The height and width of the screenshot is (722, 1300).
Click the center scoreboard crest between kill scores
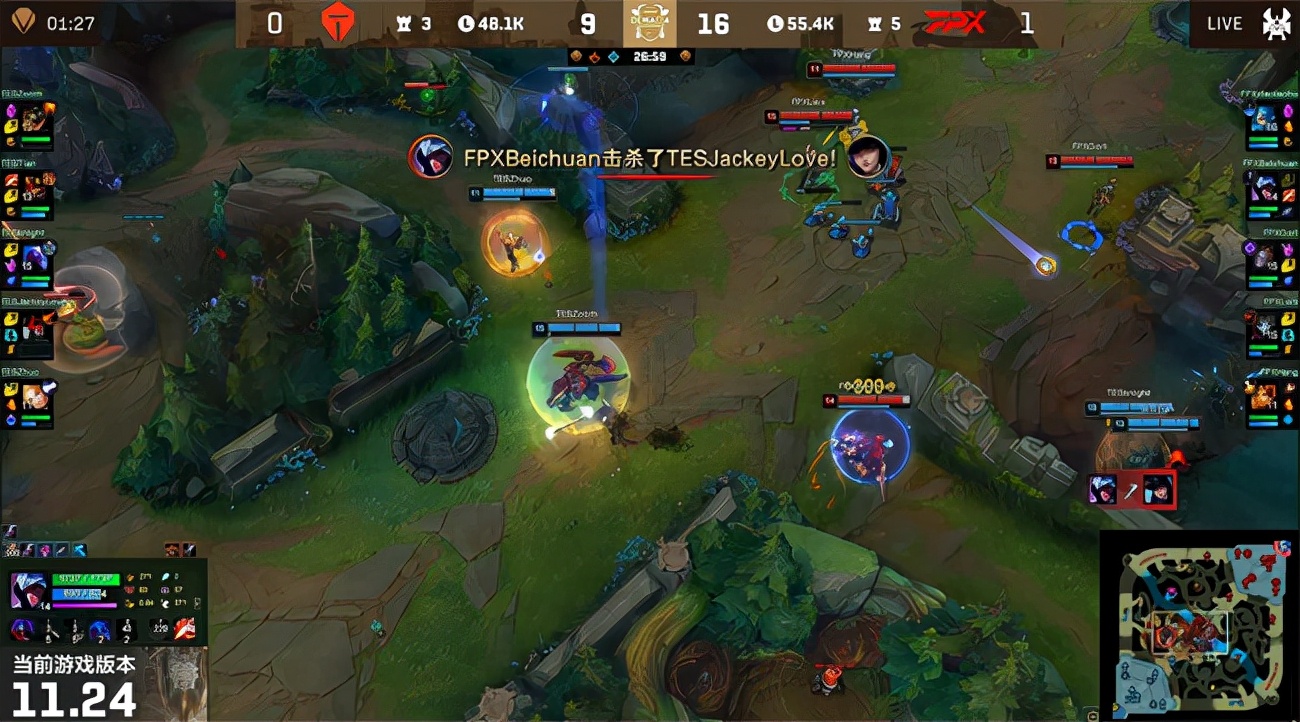(649, 23)
